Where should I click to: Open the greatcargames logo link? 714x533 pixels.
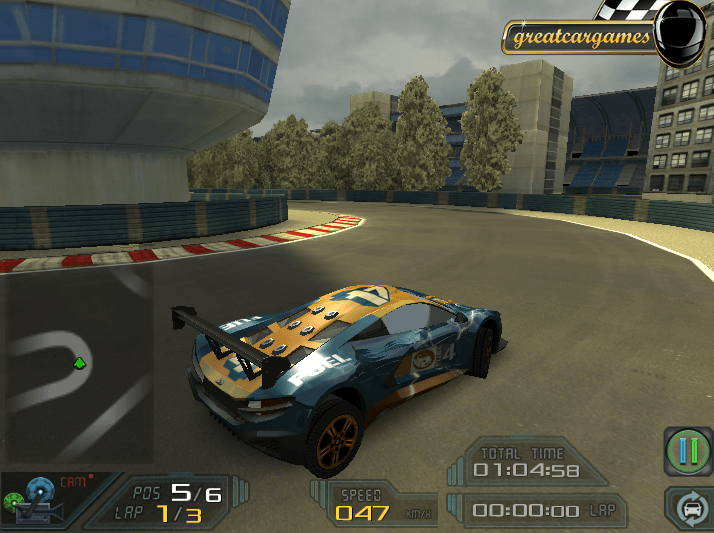tap(582, 38)
